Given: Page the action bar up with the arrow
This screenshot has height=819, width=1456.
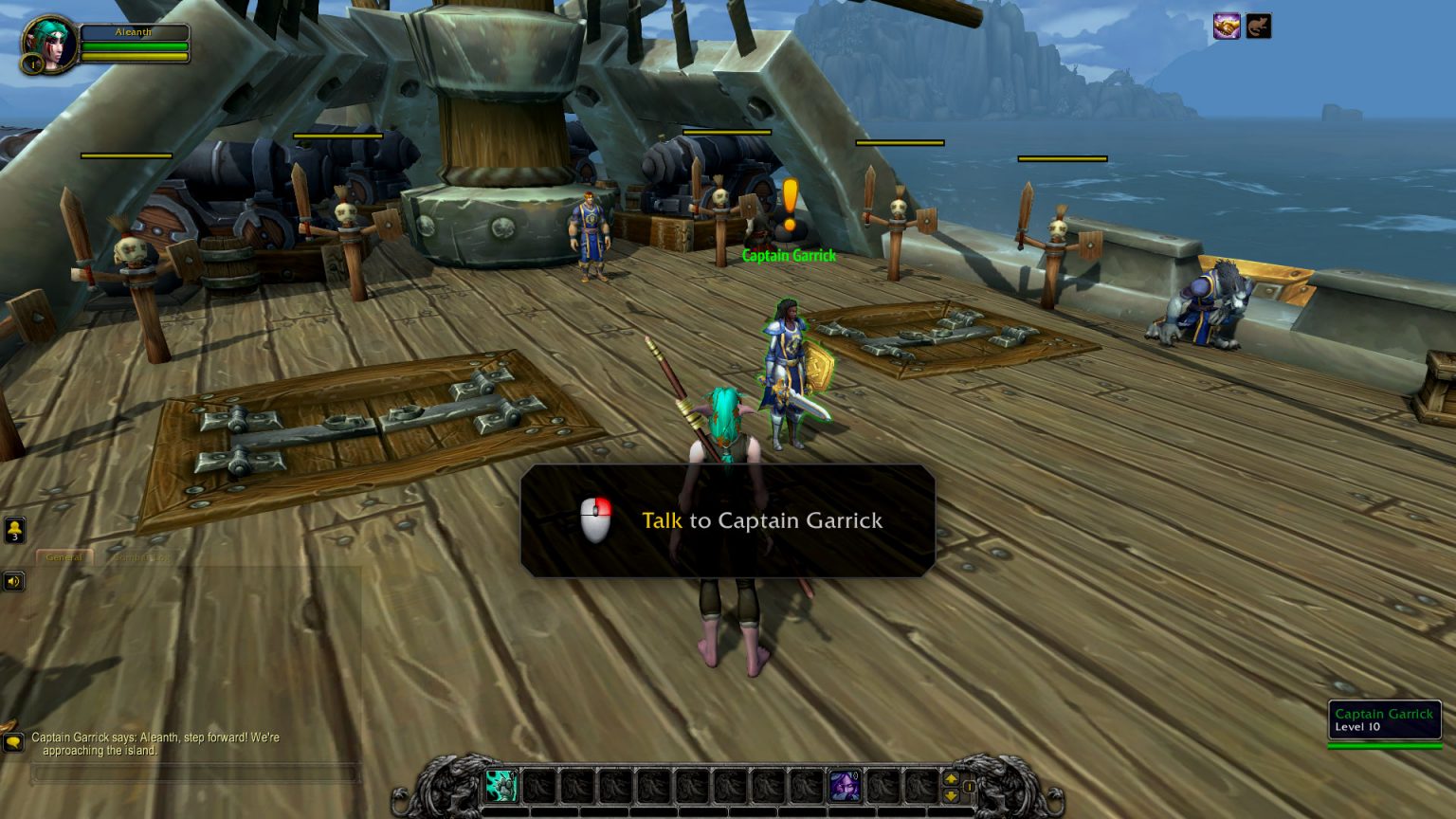Looking at the screenshot, I should click(x=952, y=777).
